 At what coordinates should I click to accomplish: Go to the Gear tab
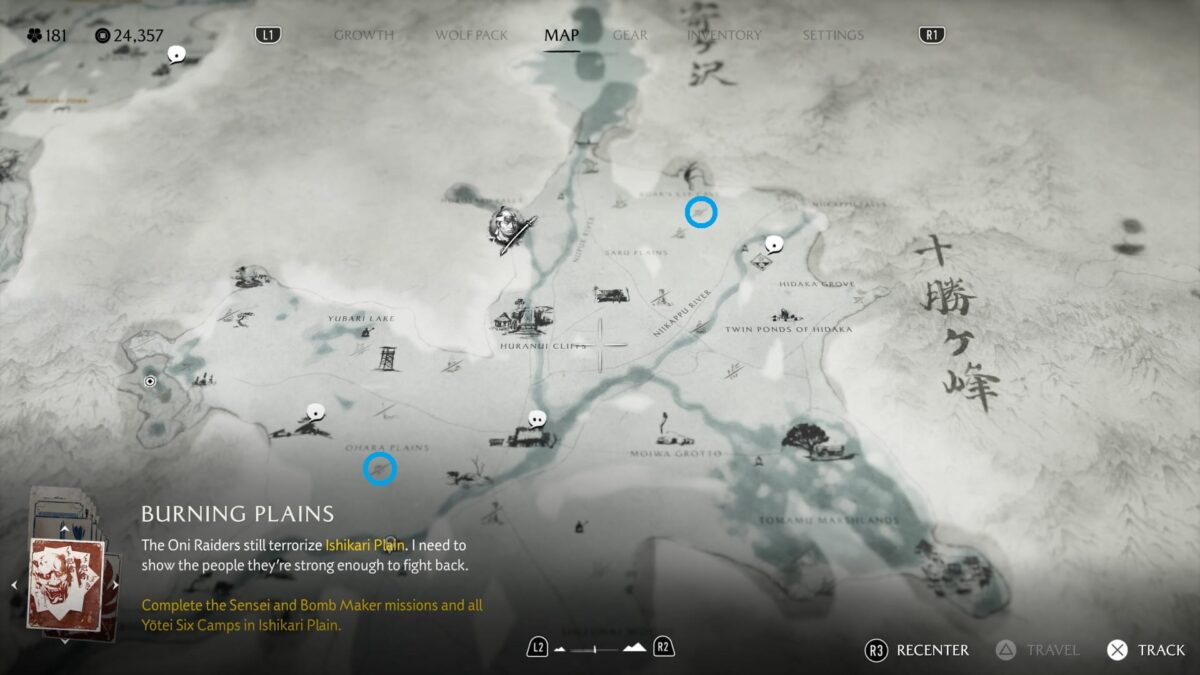coord(630,35)
